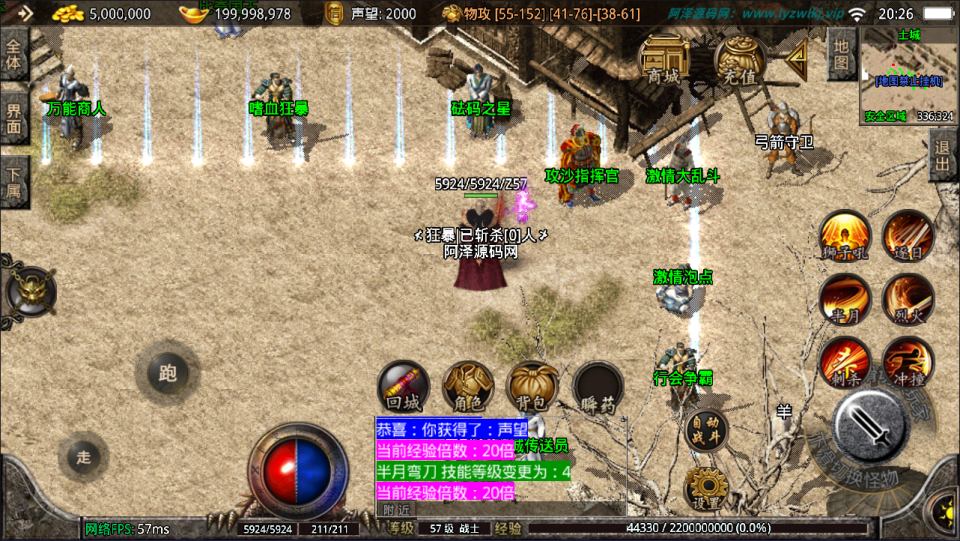Cast the 半月 skill
The image size is (960, 541).
844,300
